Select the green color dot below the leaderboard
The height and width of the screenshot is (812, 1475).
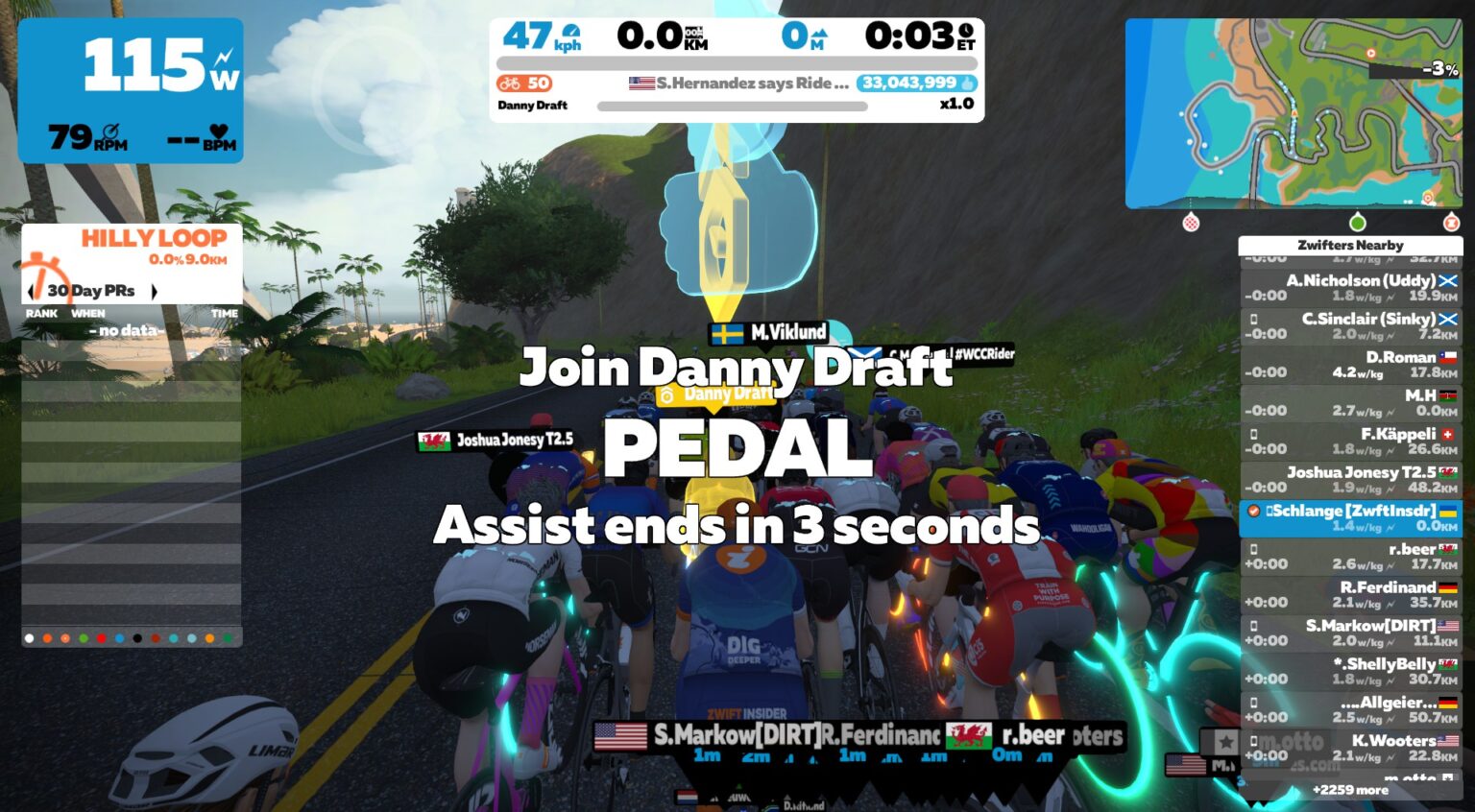[83, 638]
